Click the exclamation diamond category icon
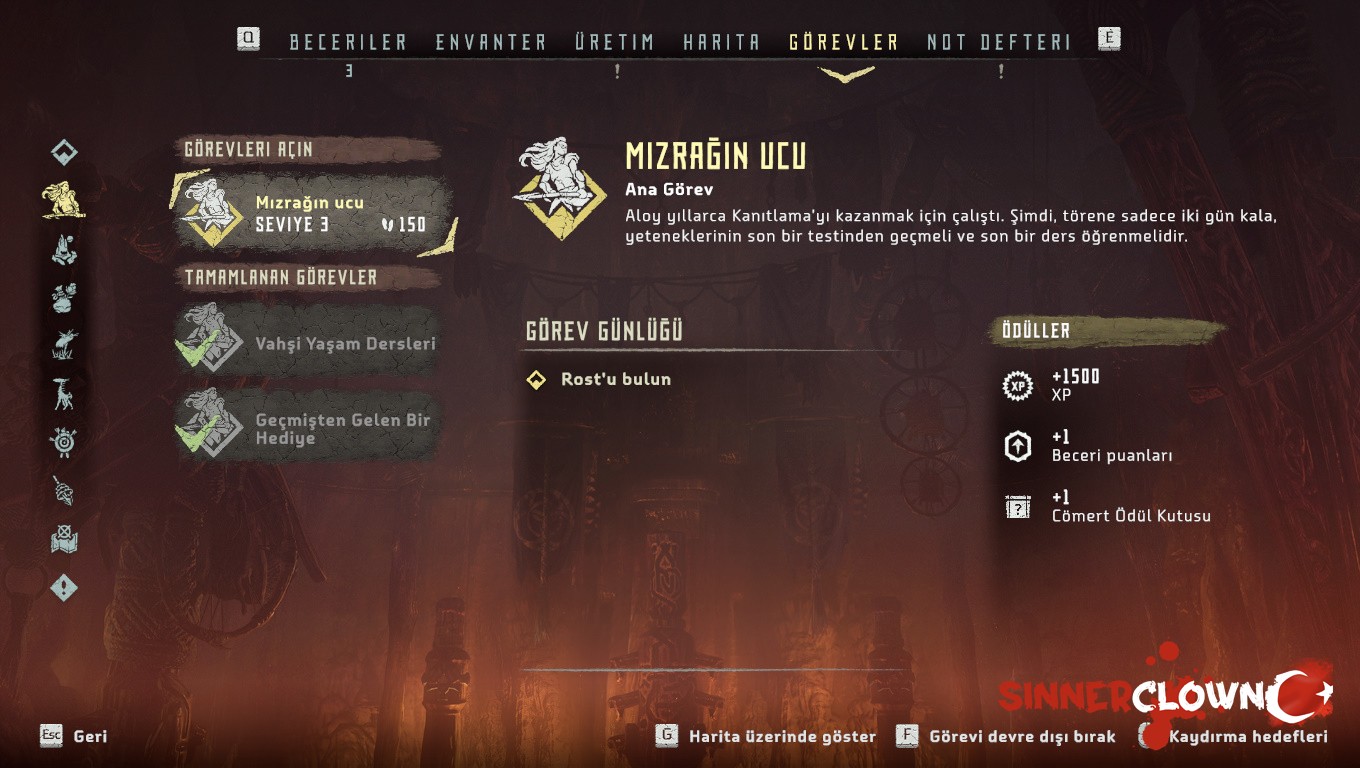 point(64,588)
